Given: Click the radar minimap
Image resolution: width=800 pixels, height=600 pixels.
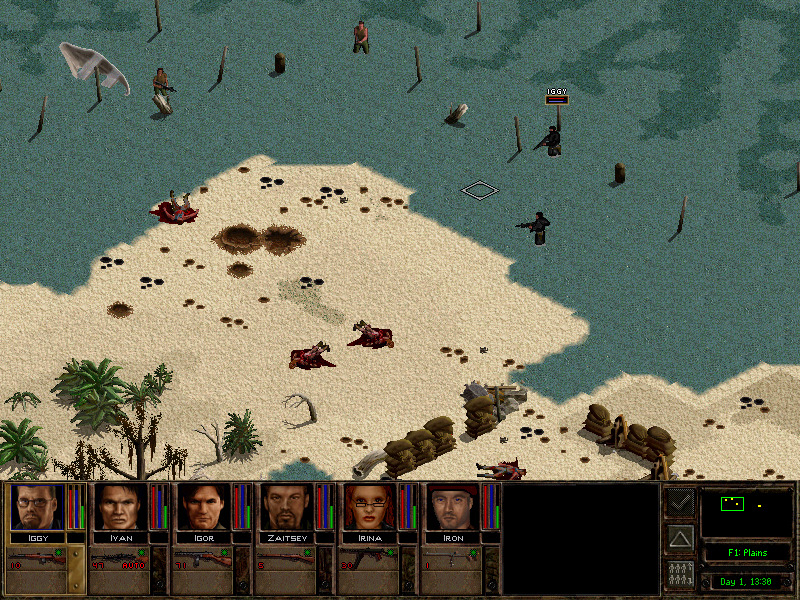Looking at the screenshot, I should pyautogui.click(x=746, y=512).
